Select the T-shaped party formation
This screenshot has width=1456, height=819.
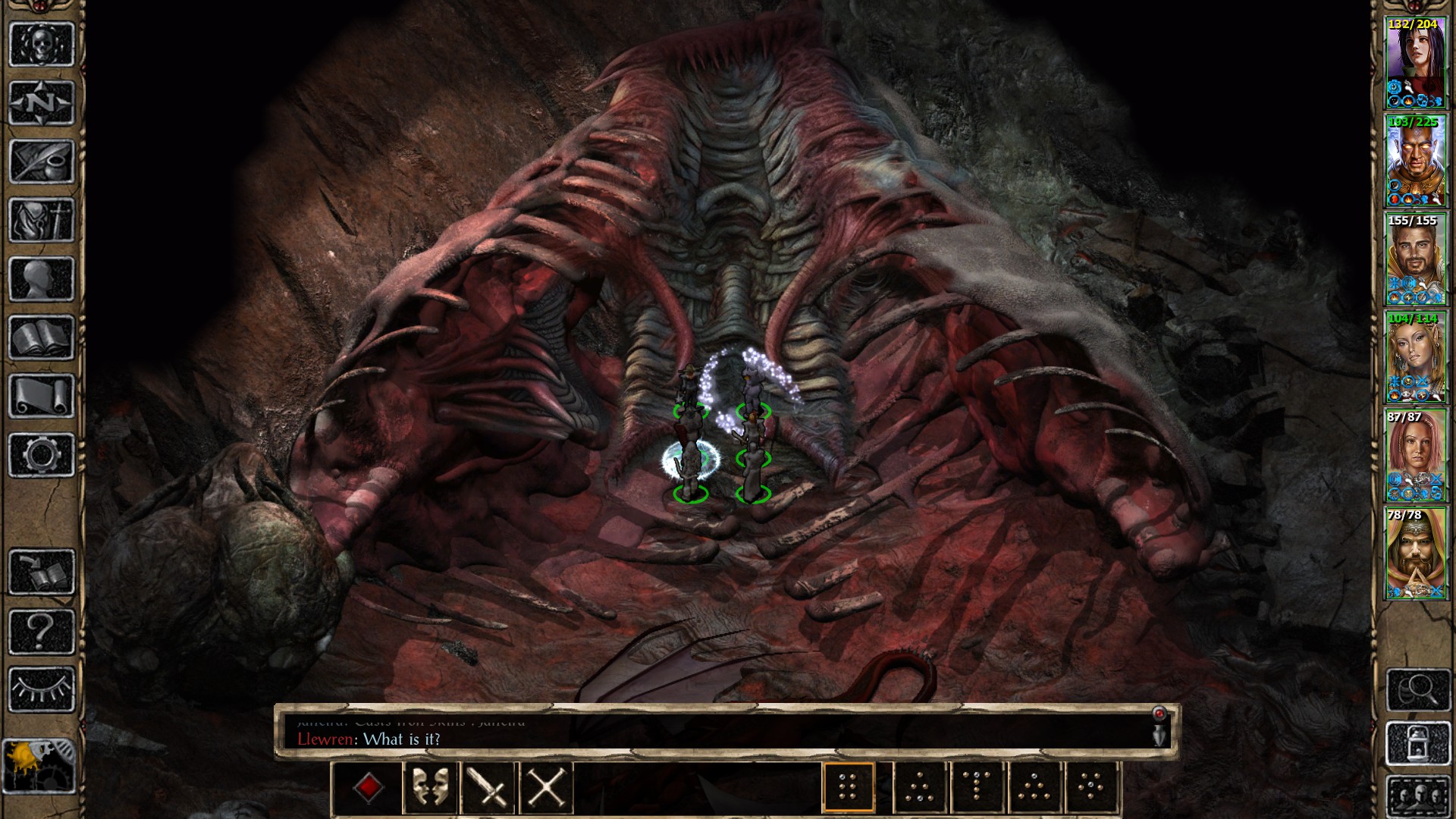(x=976, y=789)
